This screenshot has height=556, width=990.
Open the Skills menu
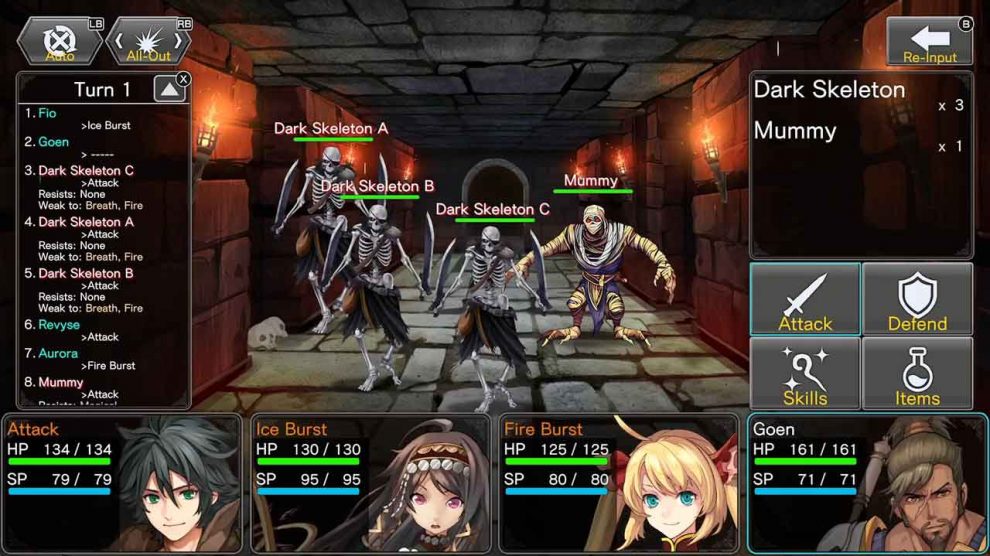(x=805, y=373)
